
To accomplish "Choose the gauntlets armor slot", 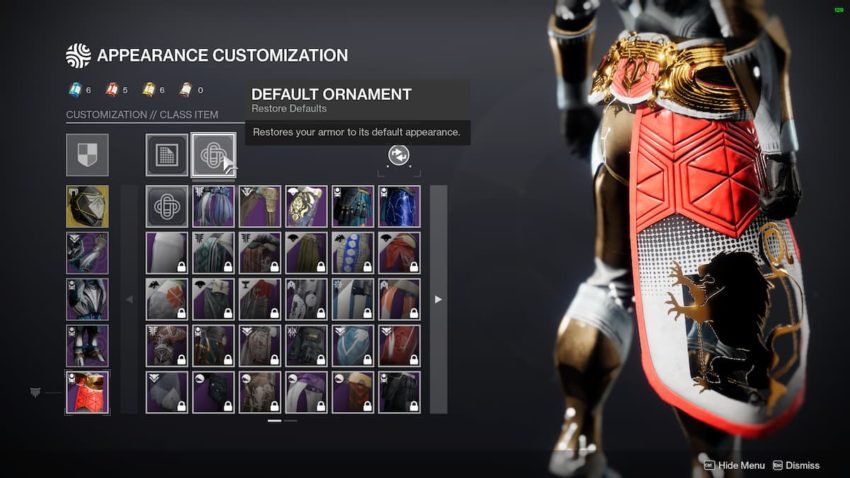I will pos(87,253).
